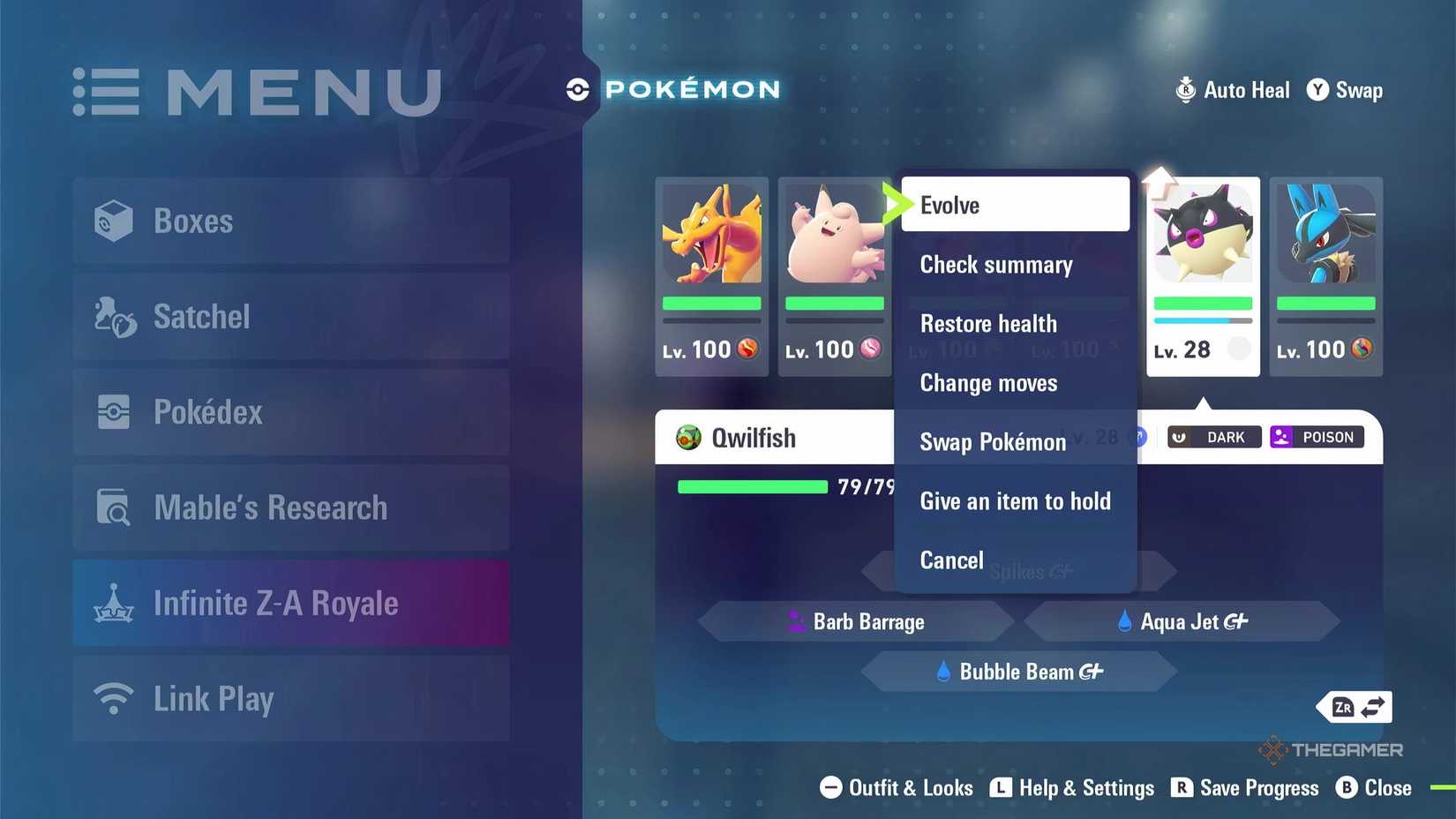The image size is (1456, 819).
Task: Click Save Progress at the bottom
Action: [1258, 788]
